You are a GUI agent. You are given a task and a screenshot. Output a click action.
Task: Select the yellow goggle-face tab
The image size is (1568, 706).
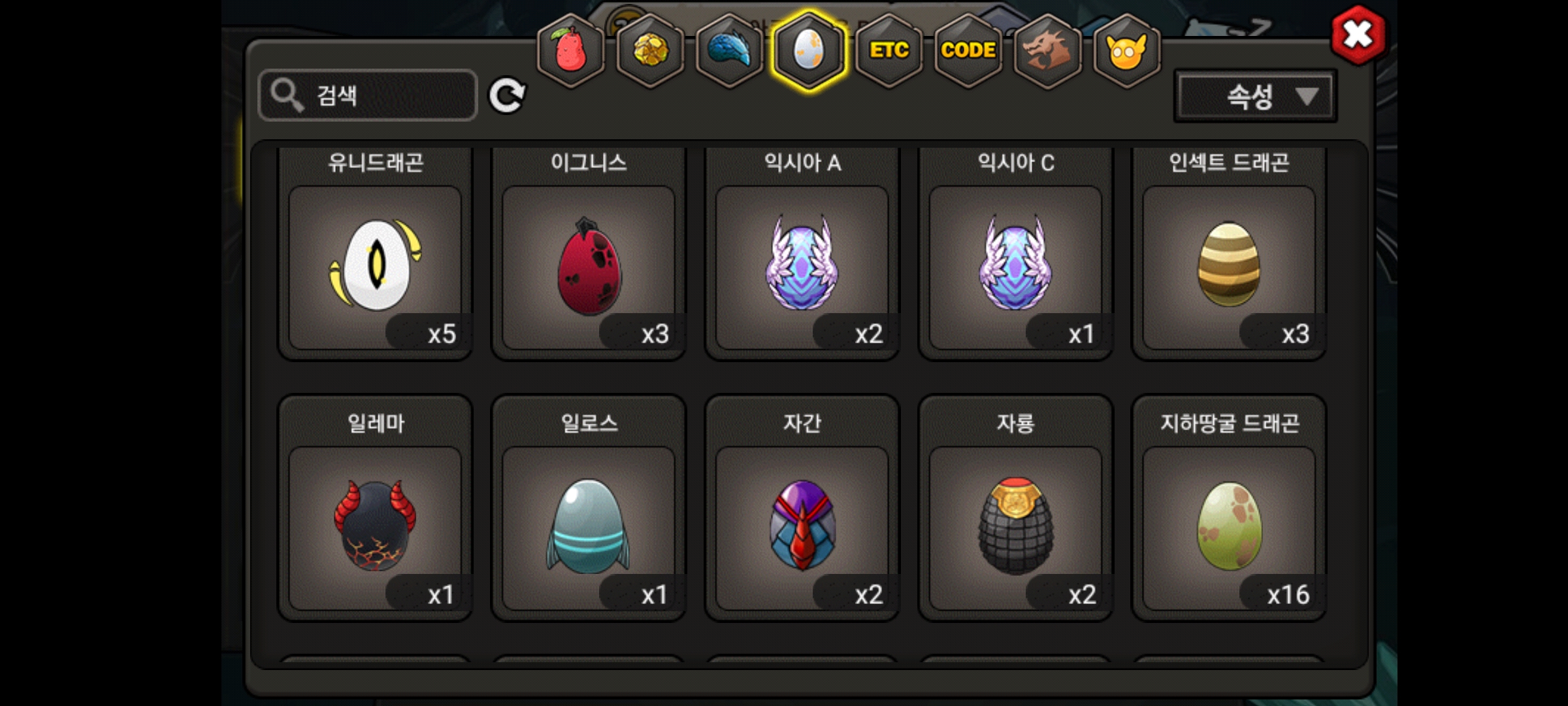[1126, 51]
